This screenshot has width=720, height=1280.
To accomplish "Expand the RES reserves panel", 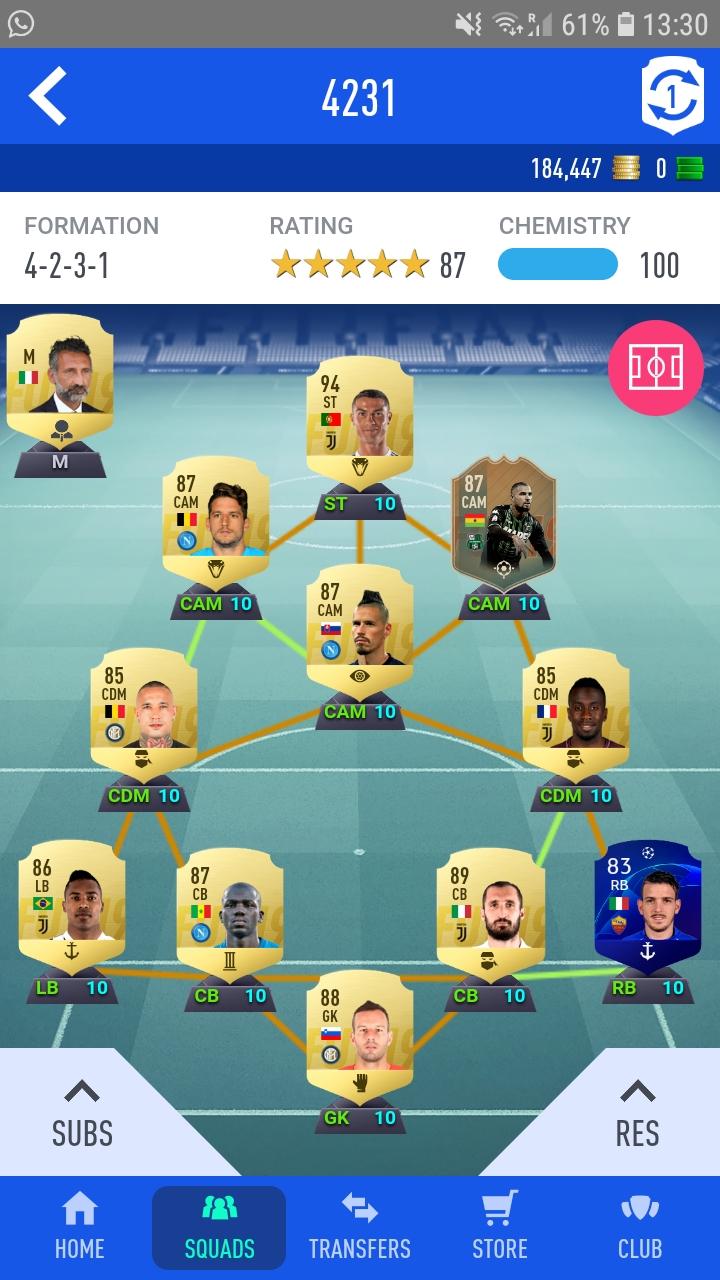I will tap(637, 1115).
